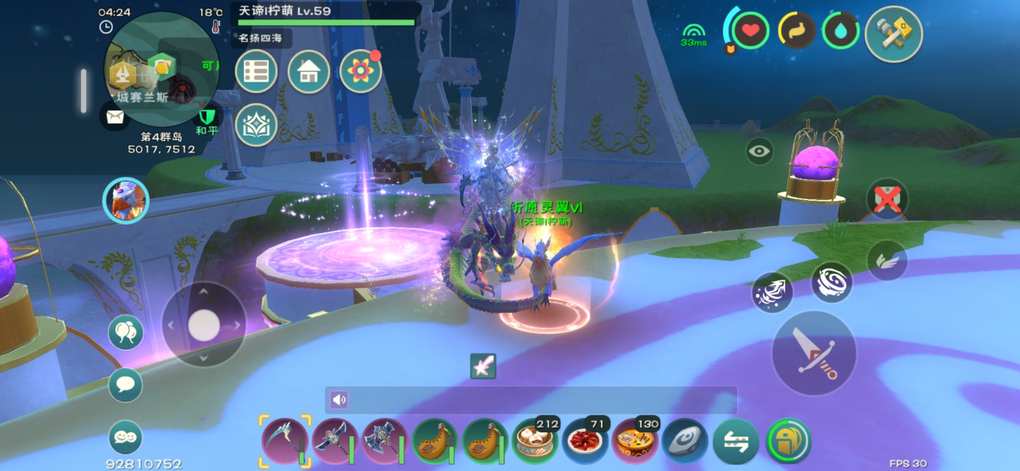Image resolution: width=1020 pixels, height=471 pixels.
Task: Activate the sword attack button
Action: [x=813, y=353]
